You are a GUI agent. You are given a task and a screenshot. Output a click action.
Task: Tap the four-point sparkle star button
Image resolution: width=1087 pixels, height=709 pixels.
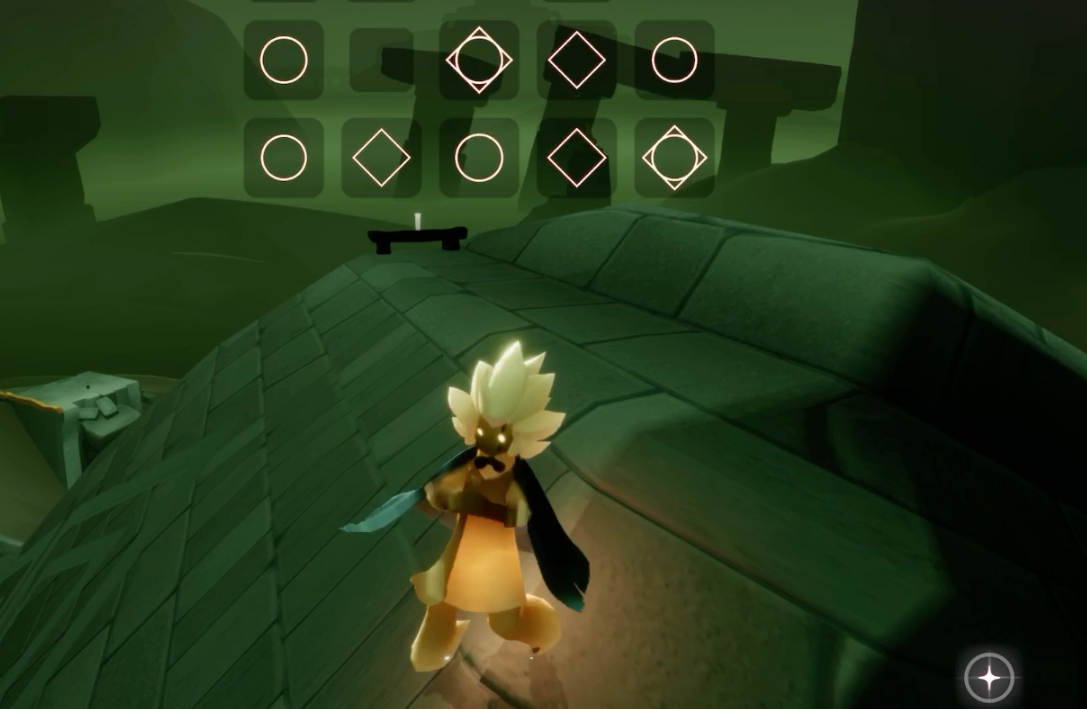coord(989,679)
